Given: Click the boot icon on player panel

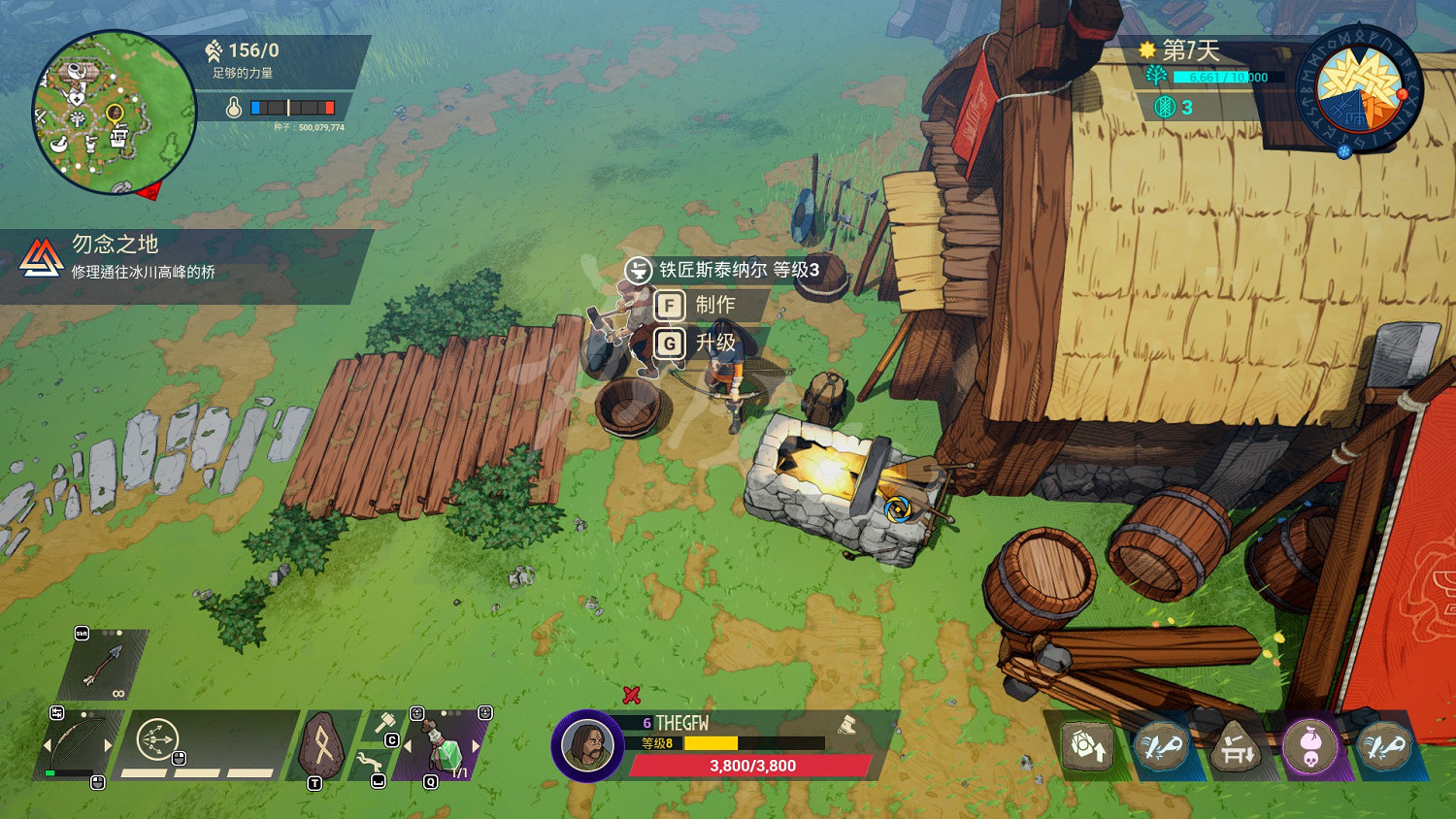Looking at the screenshot, I should [x=846, y=724].
